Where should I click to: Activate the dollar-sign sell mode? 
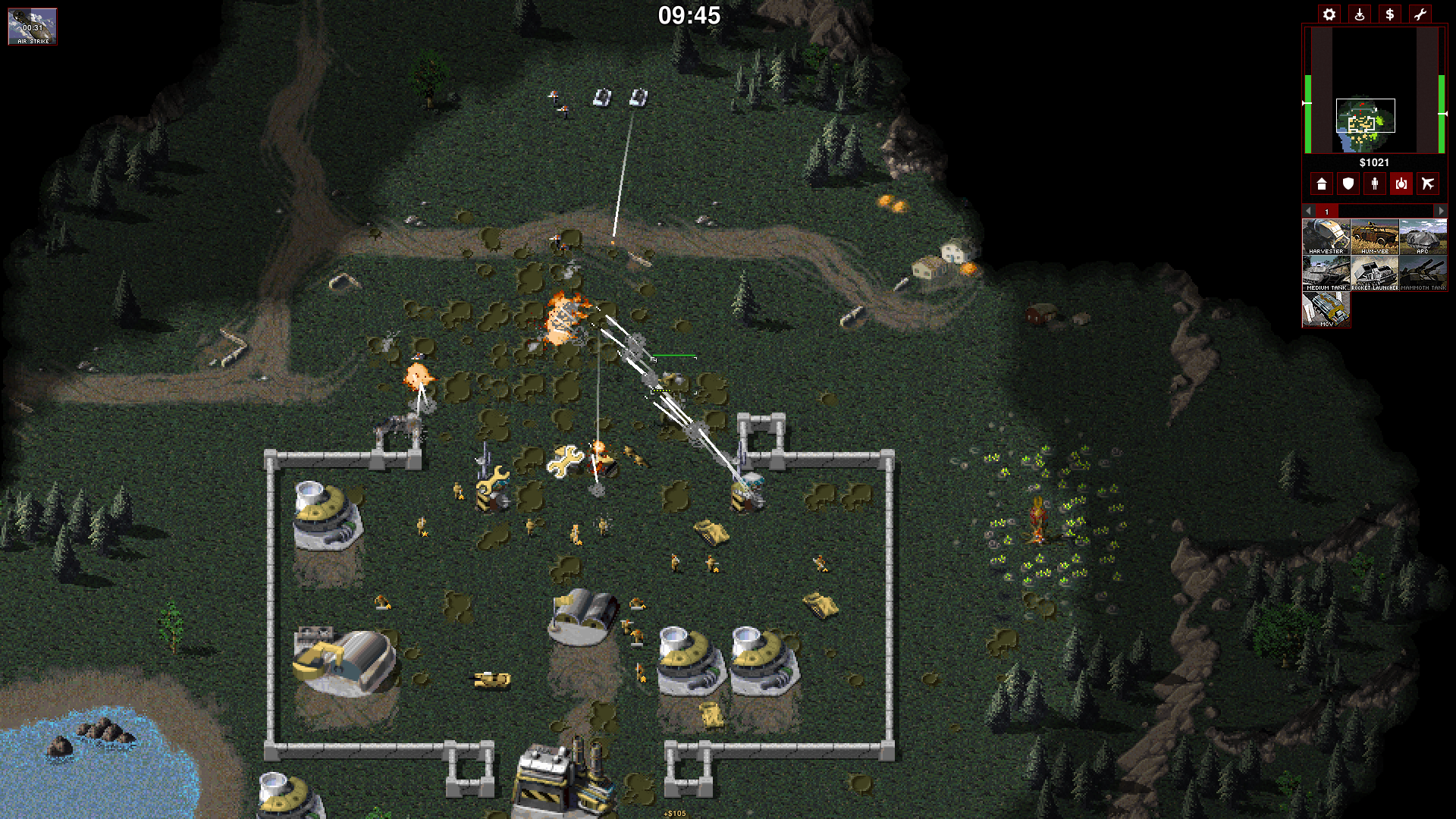[x=1389, y=14]
